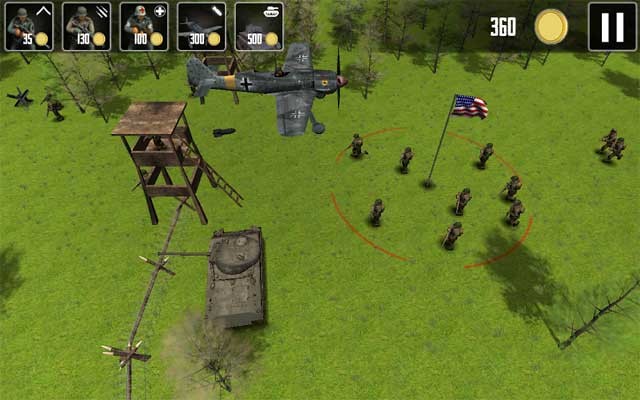Deploy the 130-coin soldier unit
The height and width of the screenshot is (400, 640).
[87, 26]
